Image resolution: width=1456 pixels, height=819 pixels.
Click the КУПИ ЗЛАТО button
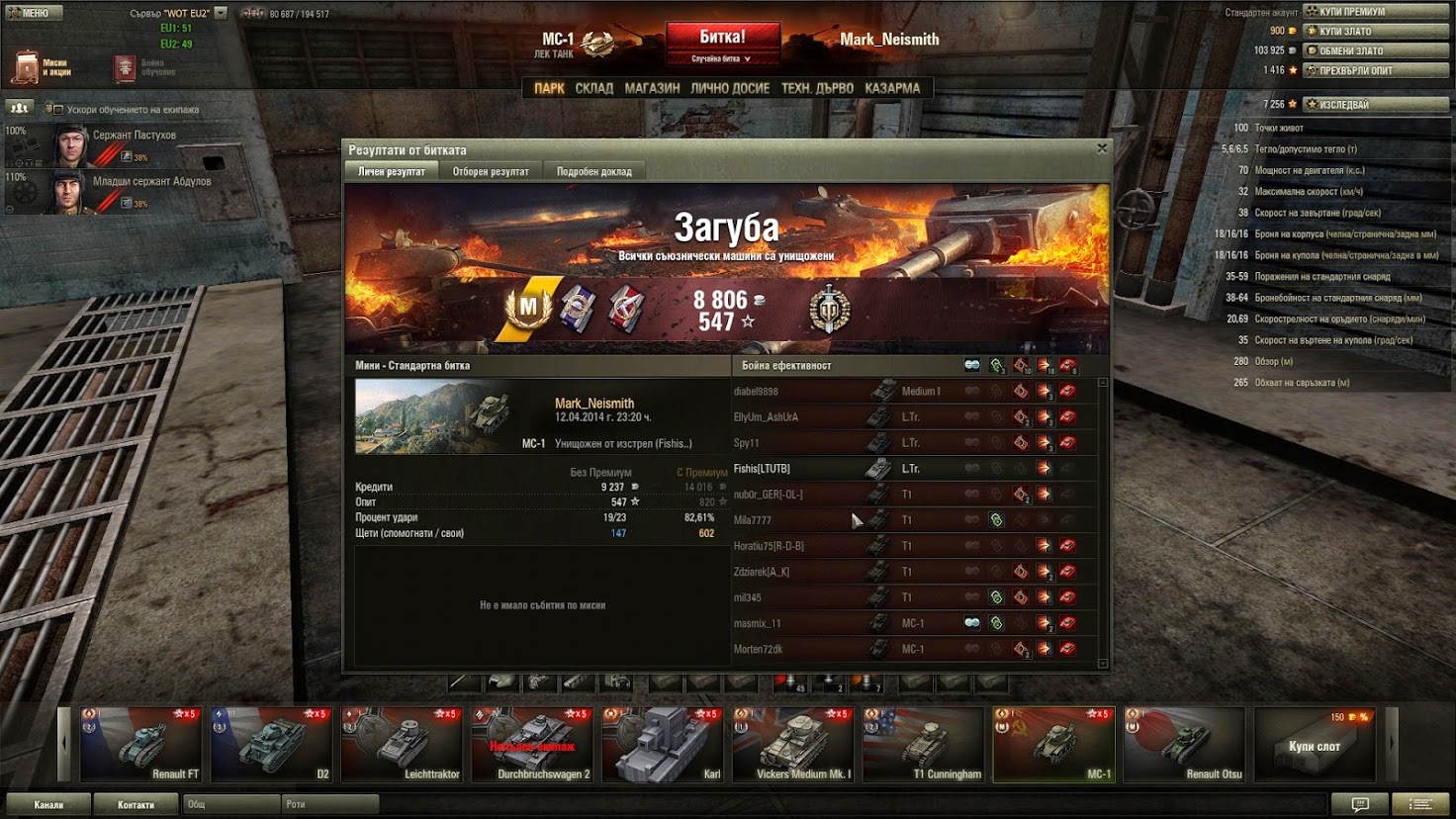[1374, 31]
